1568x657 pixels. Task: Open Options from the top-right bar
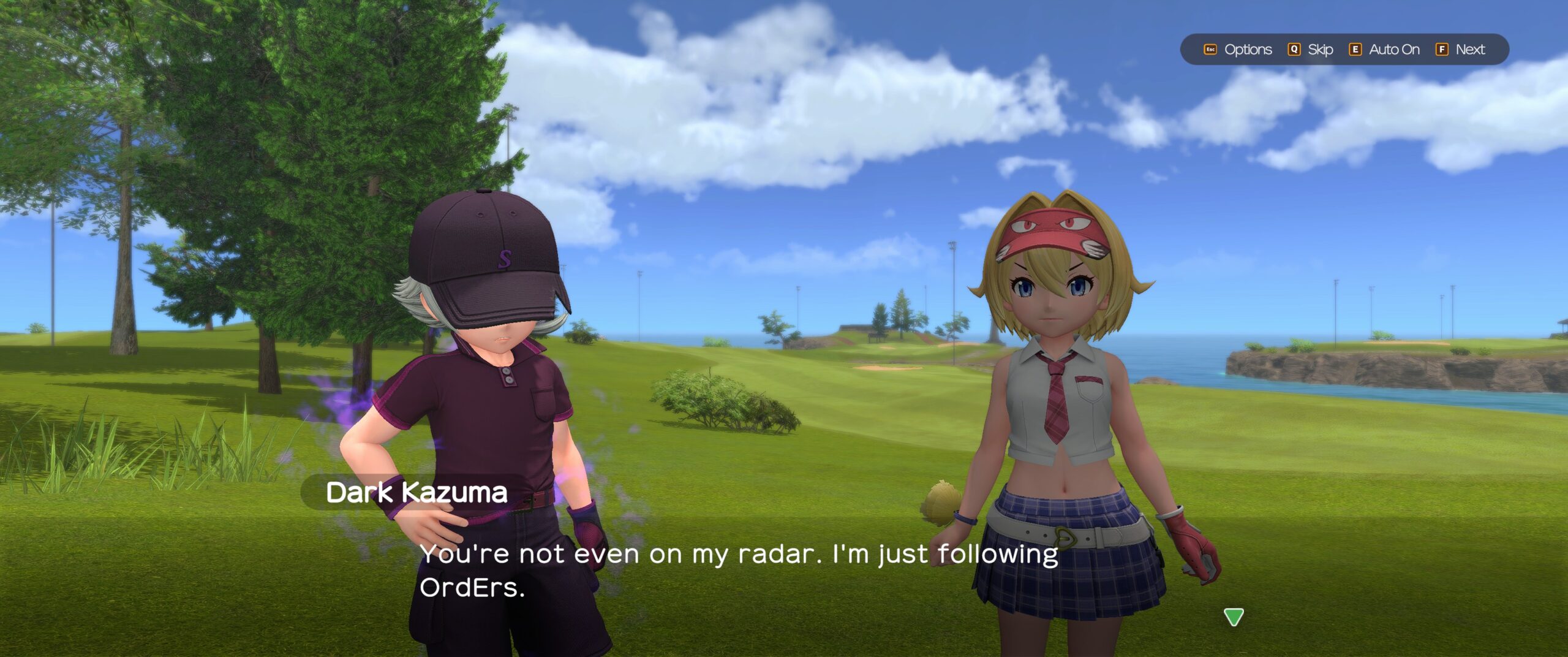1247,50
